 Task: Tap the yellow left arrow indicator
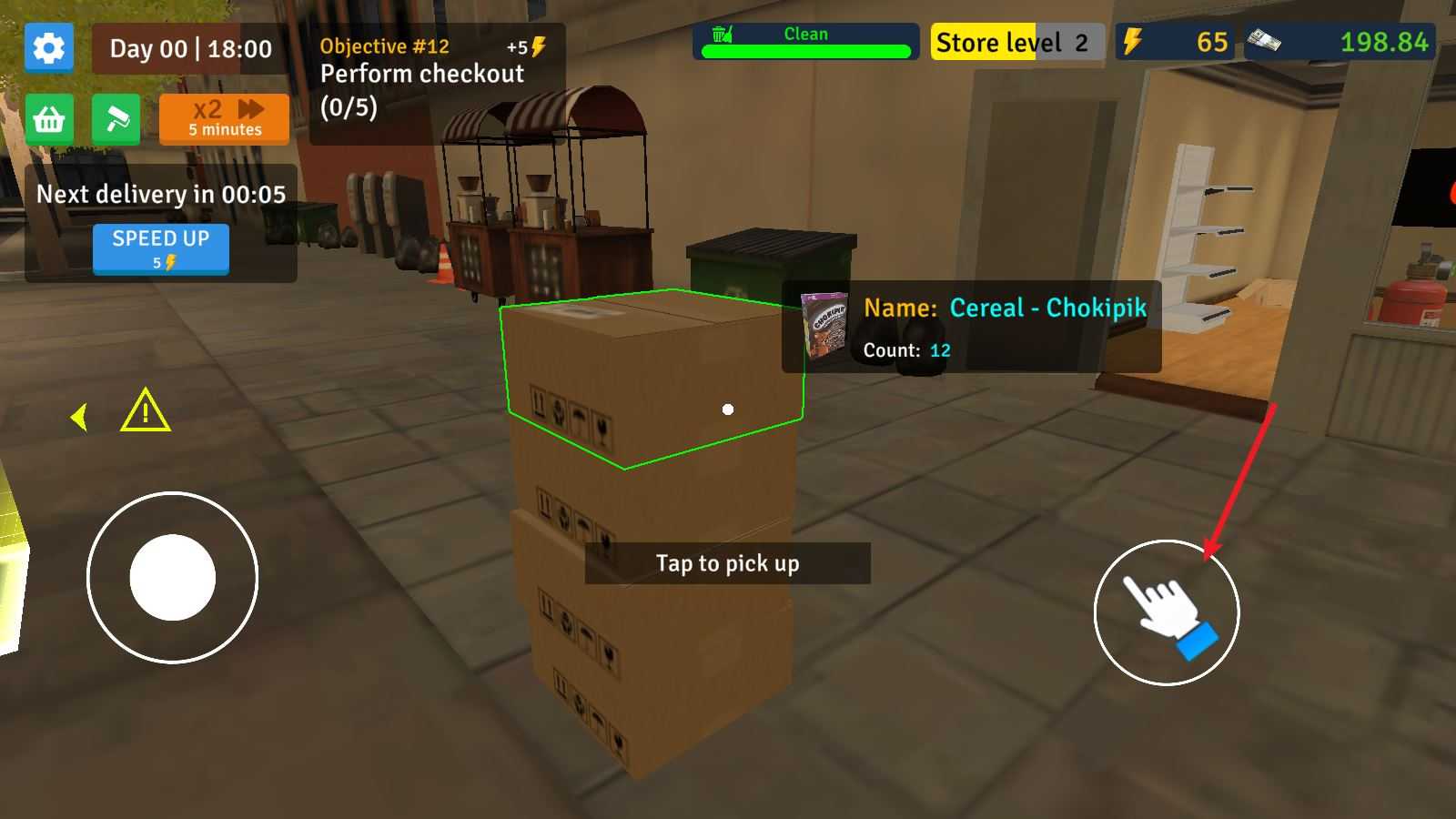[x=79, y=417]
